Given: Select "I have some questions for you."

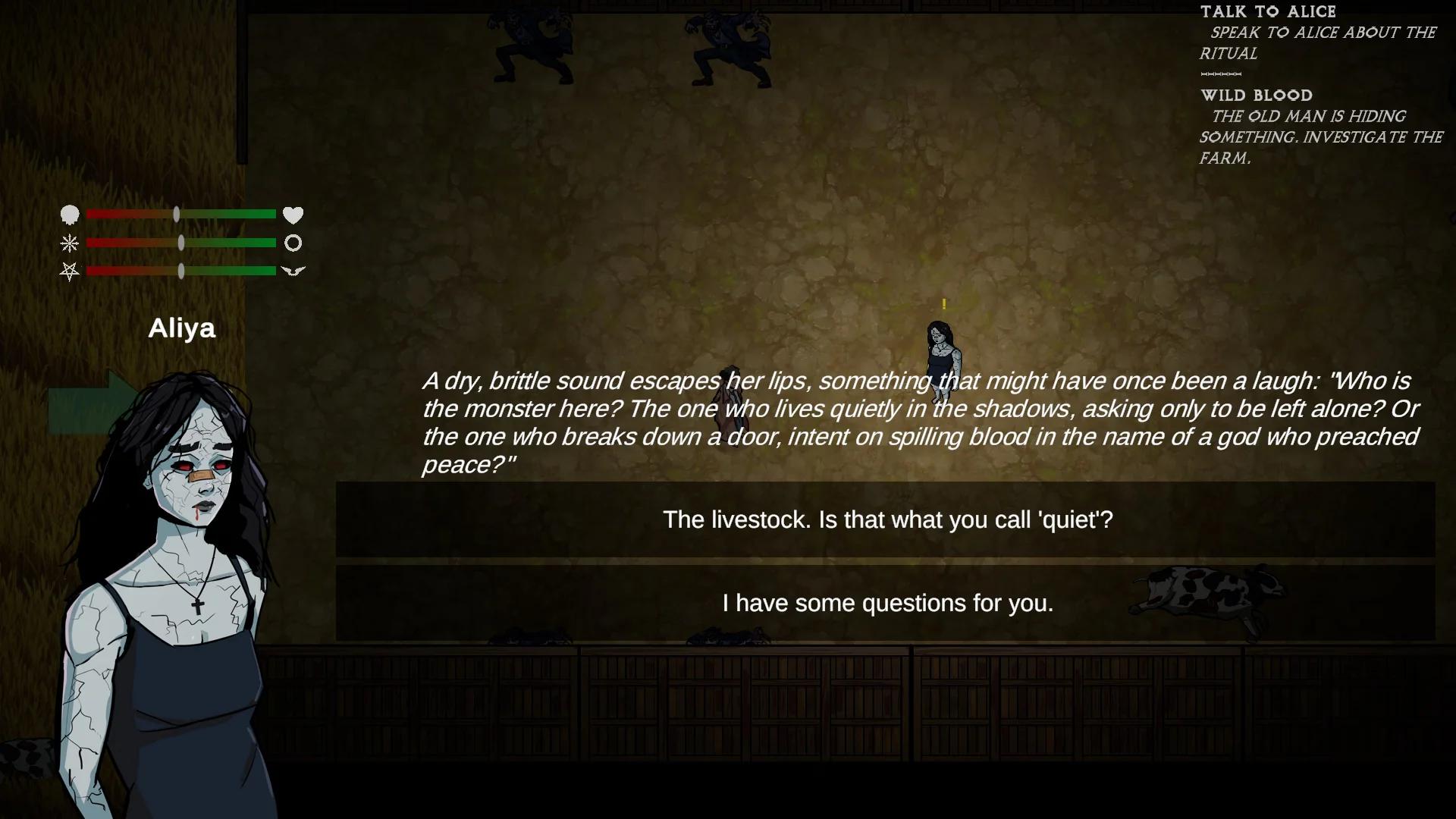Looking at the screenshot, I should point(886,604).
